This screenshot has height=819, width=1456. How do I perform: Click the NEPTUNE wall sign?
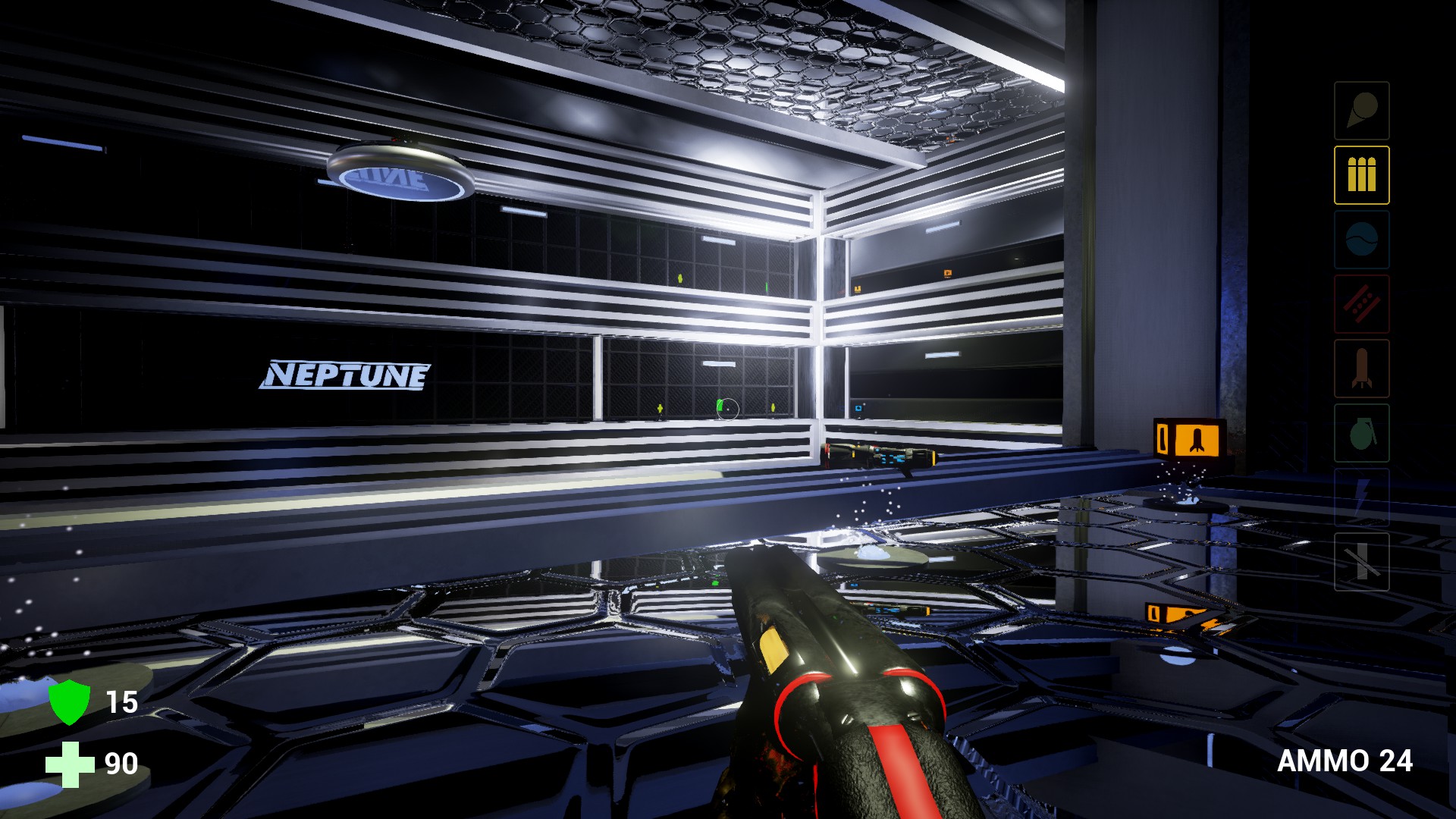tap(348, 373)
